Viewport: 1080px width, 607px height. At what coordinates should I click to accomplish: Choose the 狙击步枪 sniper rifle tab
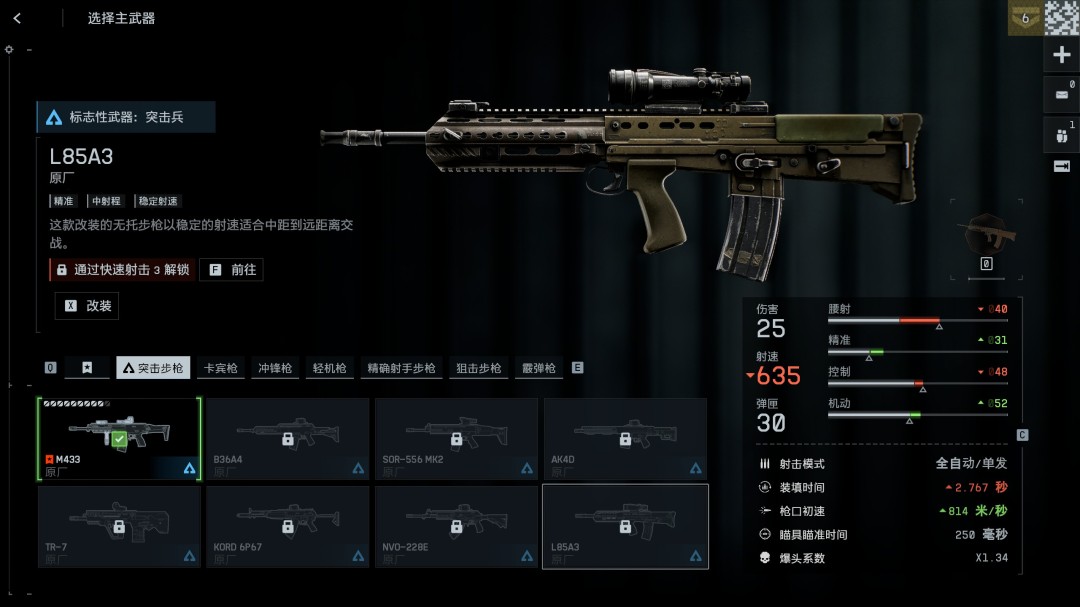pyautogui.click(x=479, y=368)
